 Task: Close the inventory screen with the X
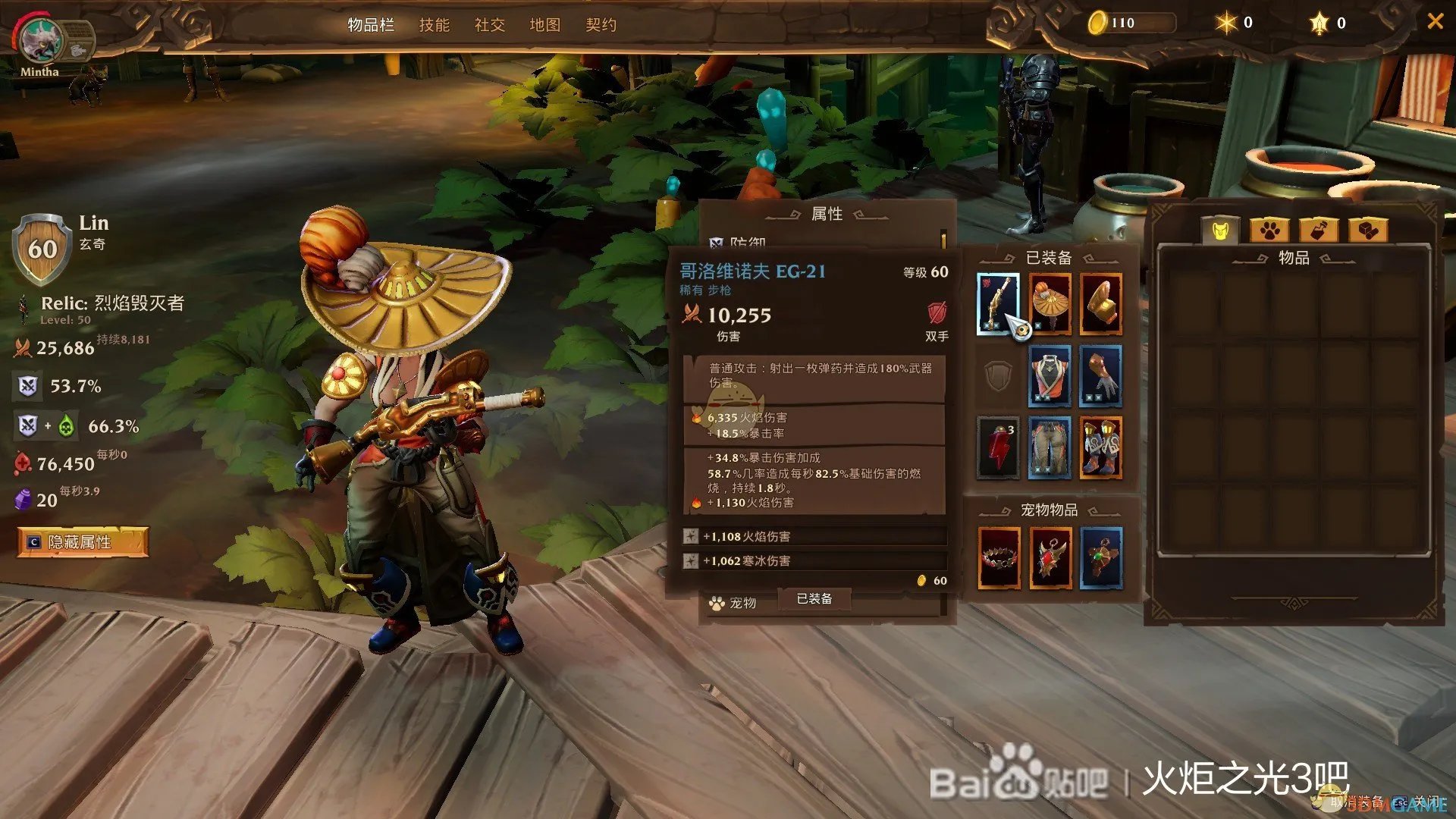click(x=1435, y=21)
